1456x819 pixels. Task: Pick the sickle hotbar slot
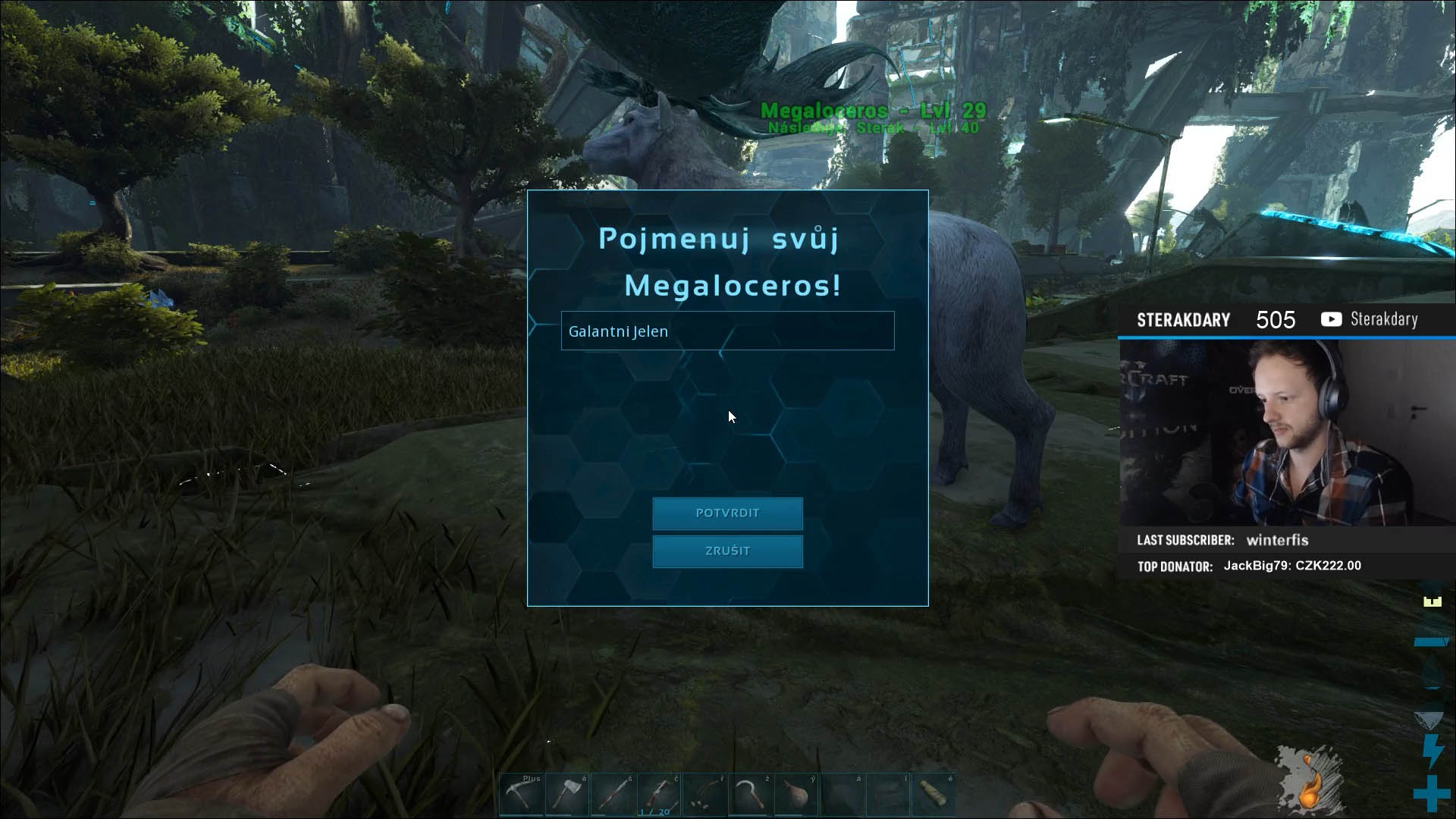click(750, 795)
